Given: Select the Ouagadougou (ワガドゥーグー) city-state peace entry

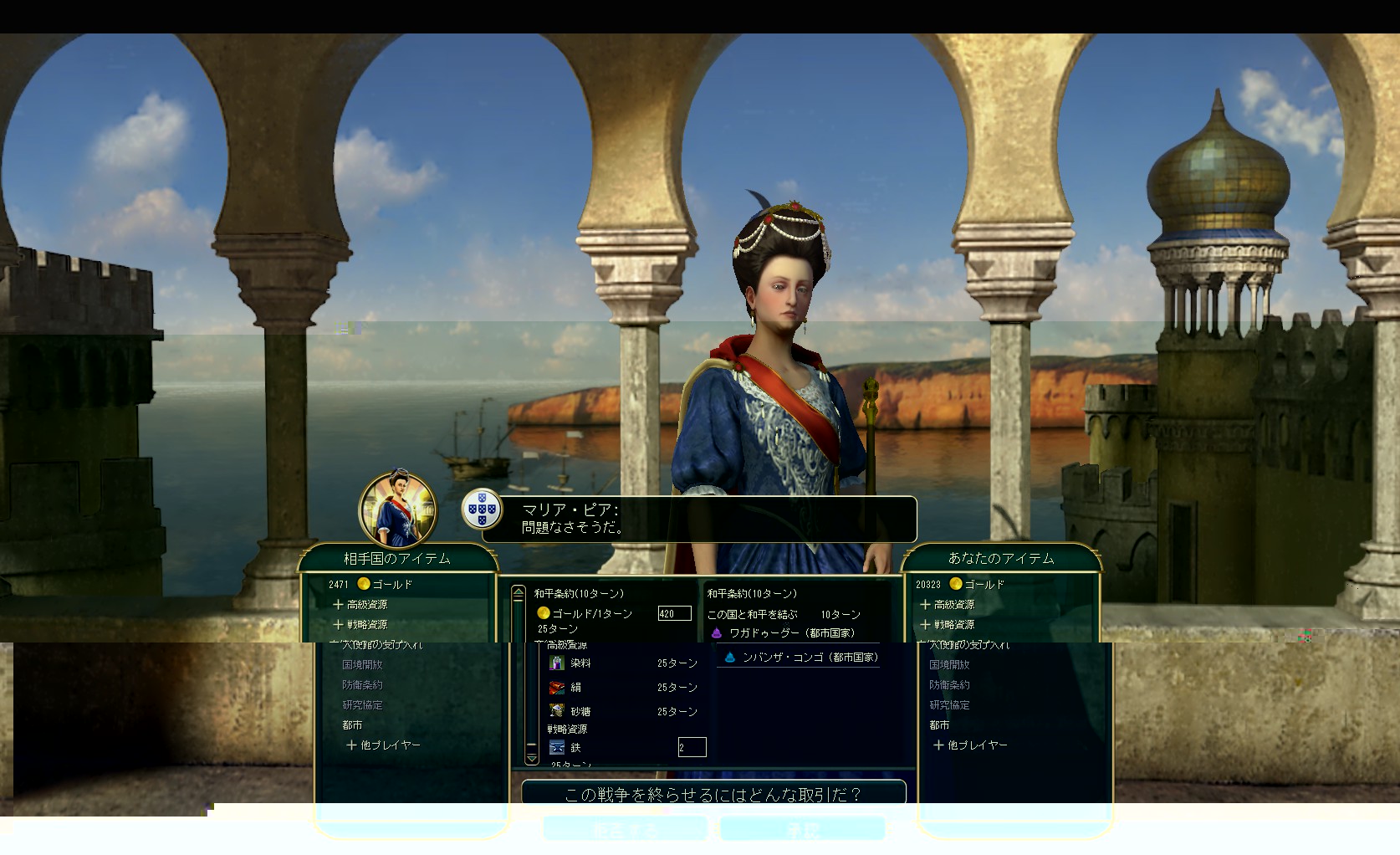Looking at the screenshot, I should [x=790, y=633].
